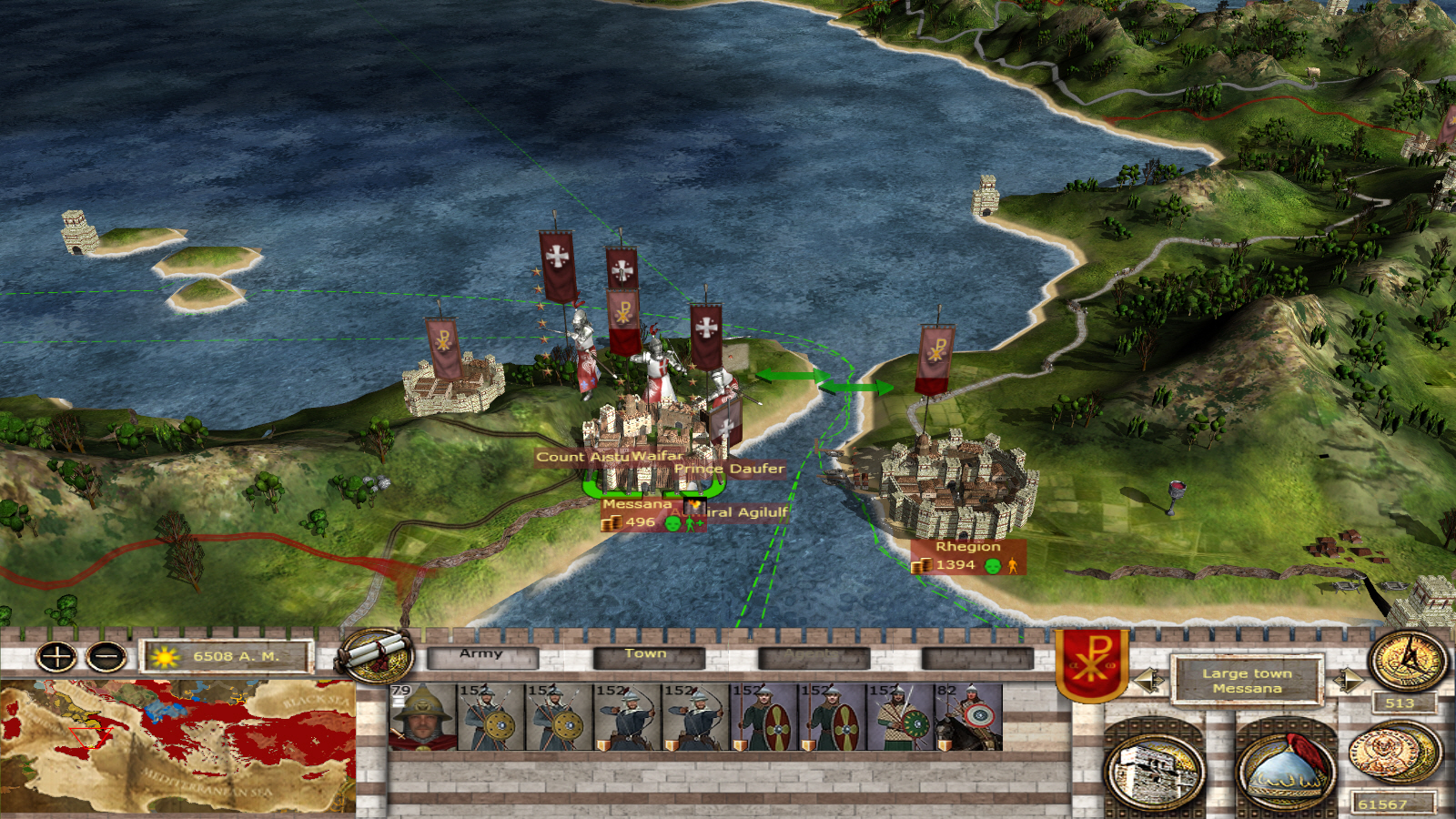Switch to the Town tab
The height and width of the screenshot is (819, 1456).
647,655
